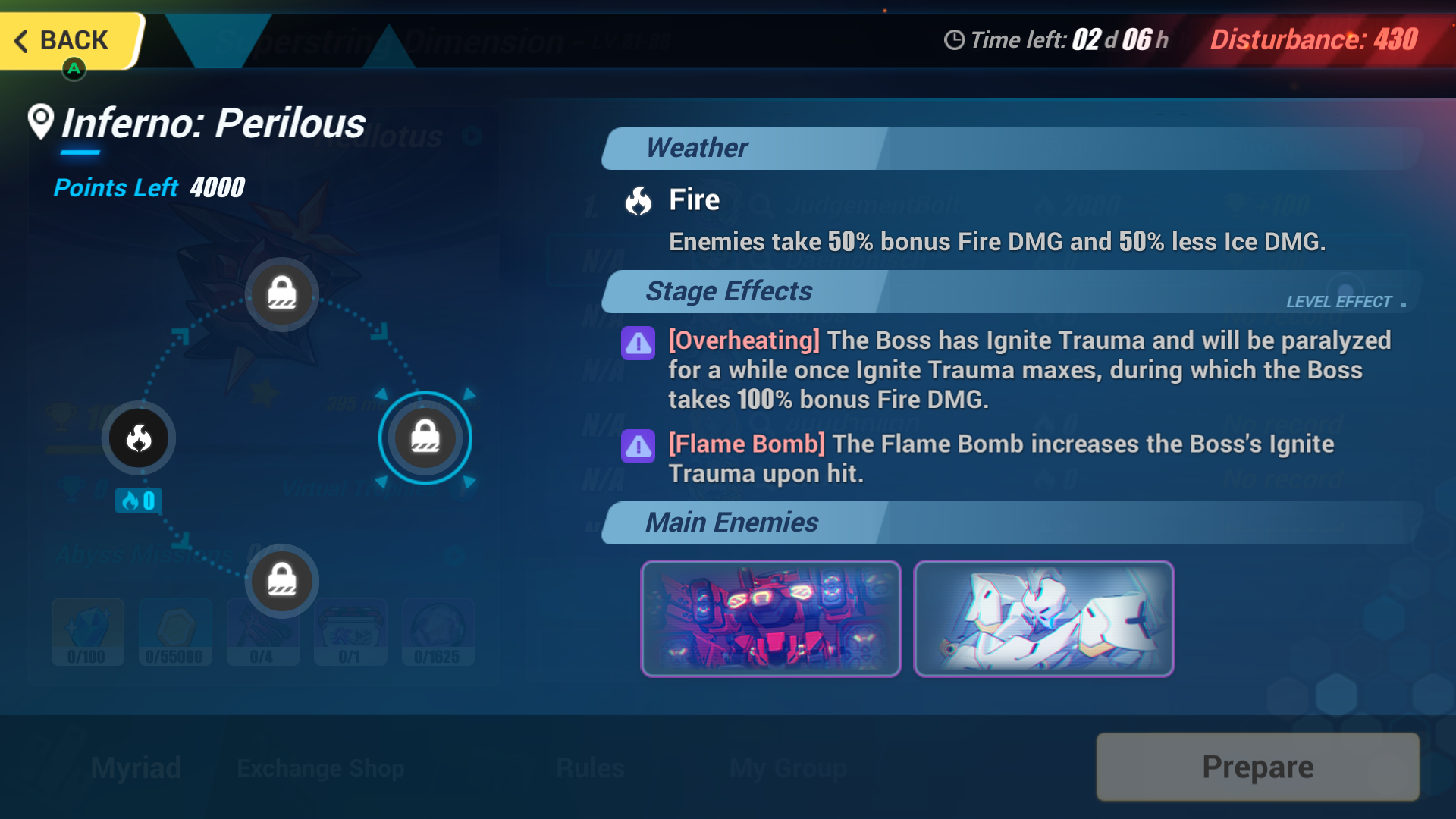Image resolution: width=1456 pixels, height=819 pixels.
Task: Click the topmost locked node on the map
Action: pyautogui.click(x=281, y=294)
